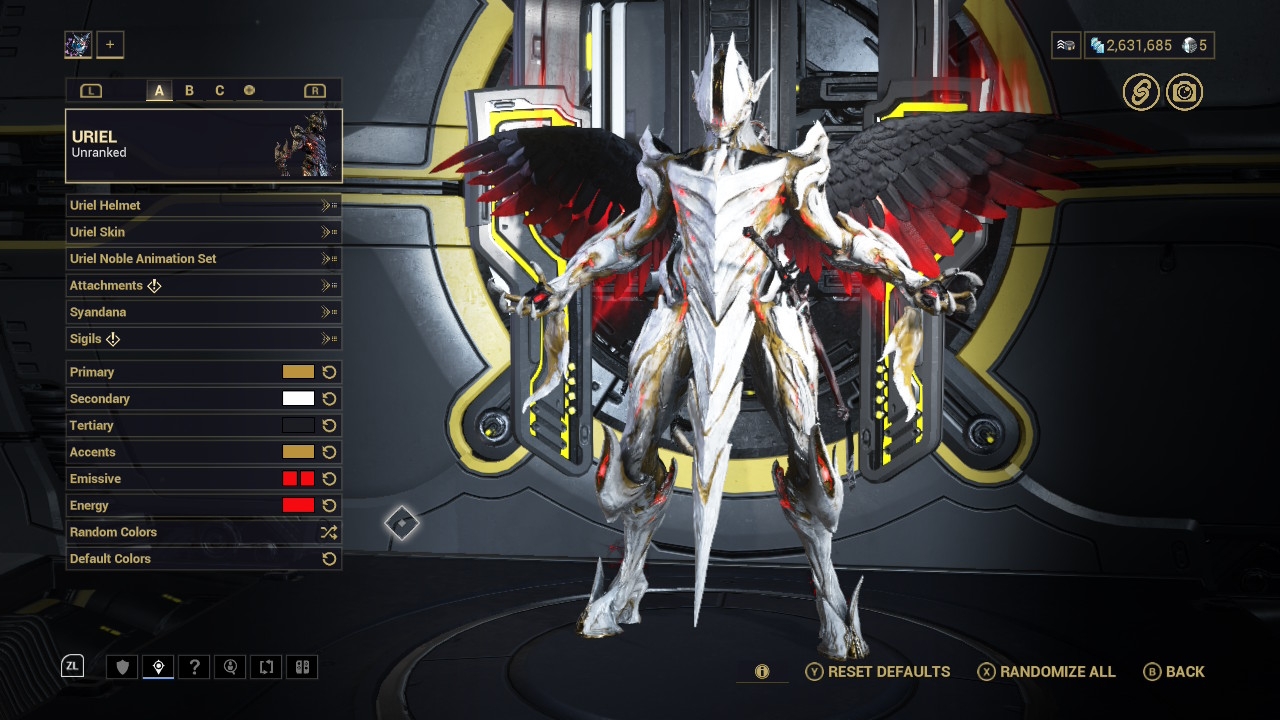Change the white Secondary color swatch
Image resolution: width=1280 pixels, height=720 pixels.
click(298, 398)
